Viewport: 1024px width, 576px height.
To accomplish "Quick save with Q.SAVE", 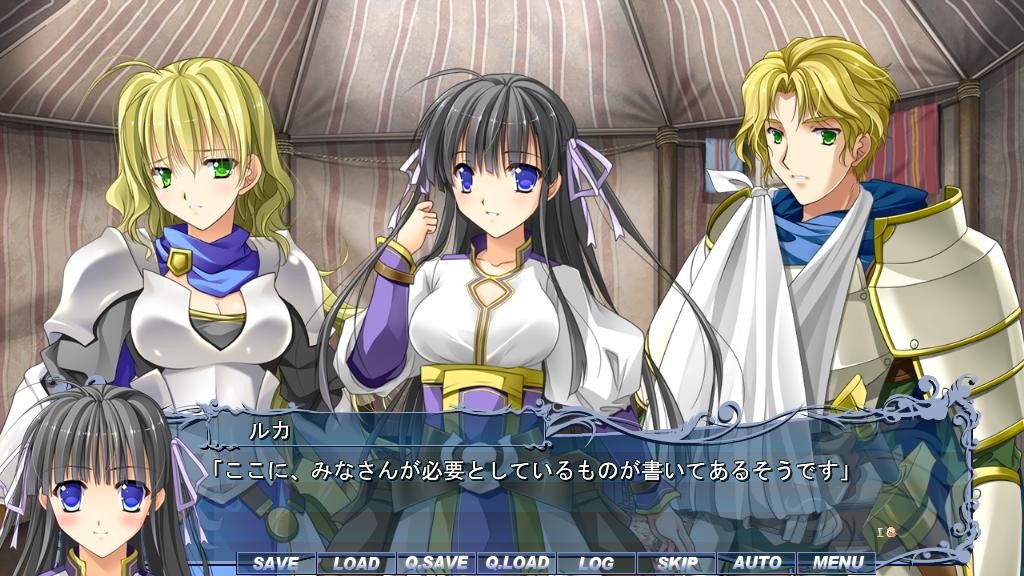I will coord(436,563).
